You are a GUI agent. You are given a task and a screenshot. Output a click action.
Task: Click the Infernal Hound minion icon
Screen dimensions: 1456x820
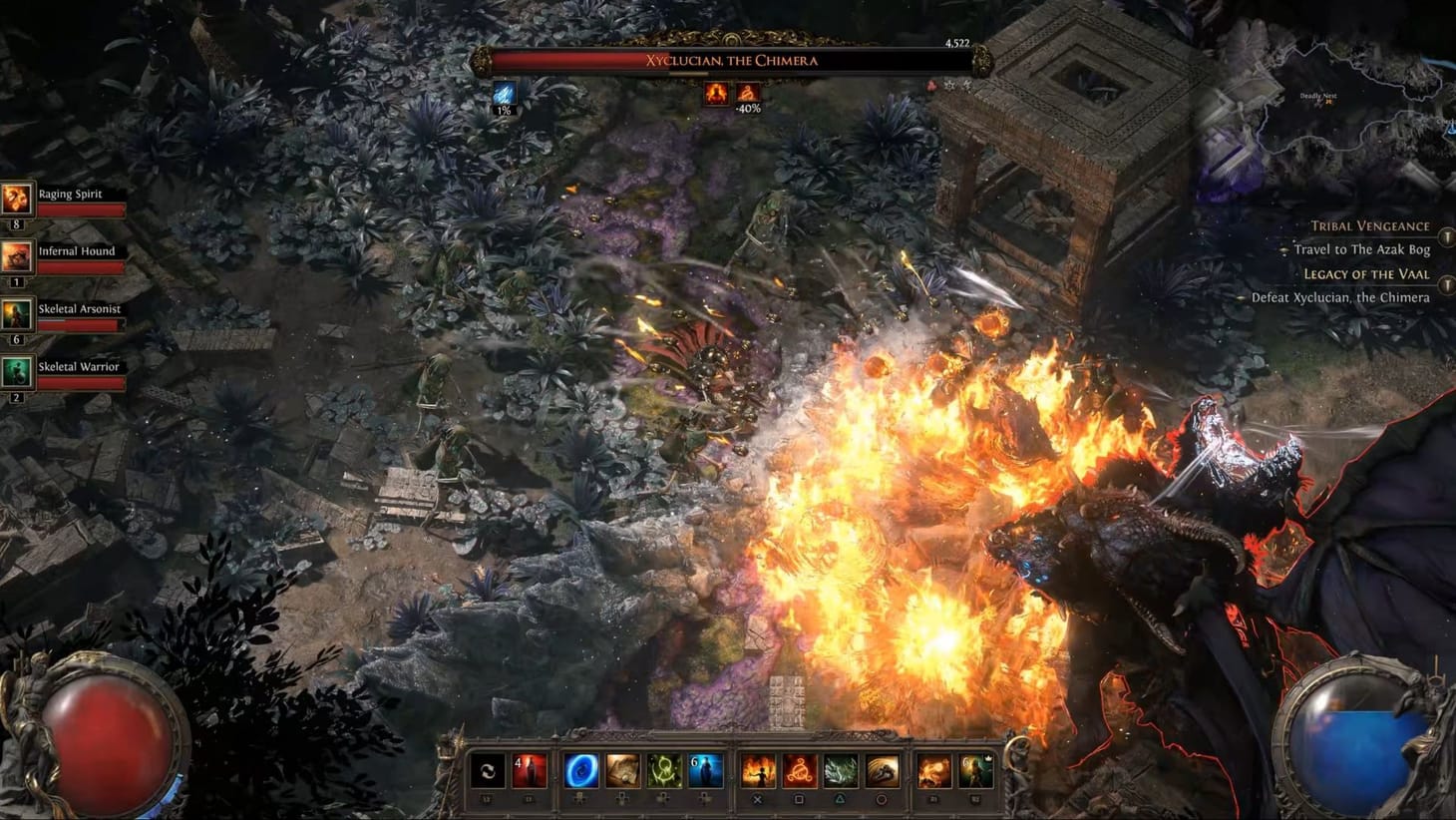pos(16,259)
